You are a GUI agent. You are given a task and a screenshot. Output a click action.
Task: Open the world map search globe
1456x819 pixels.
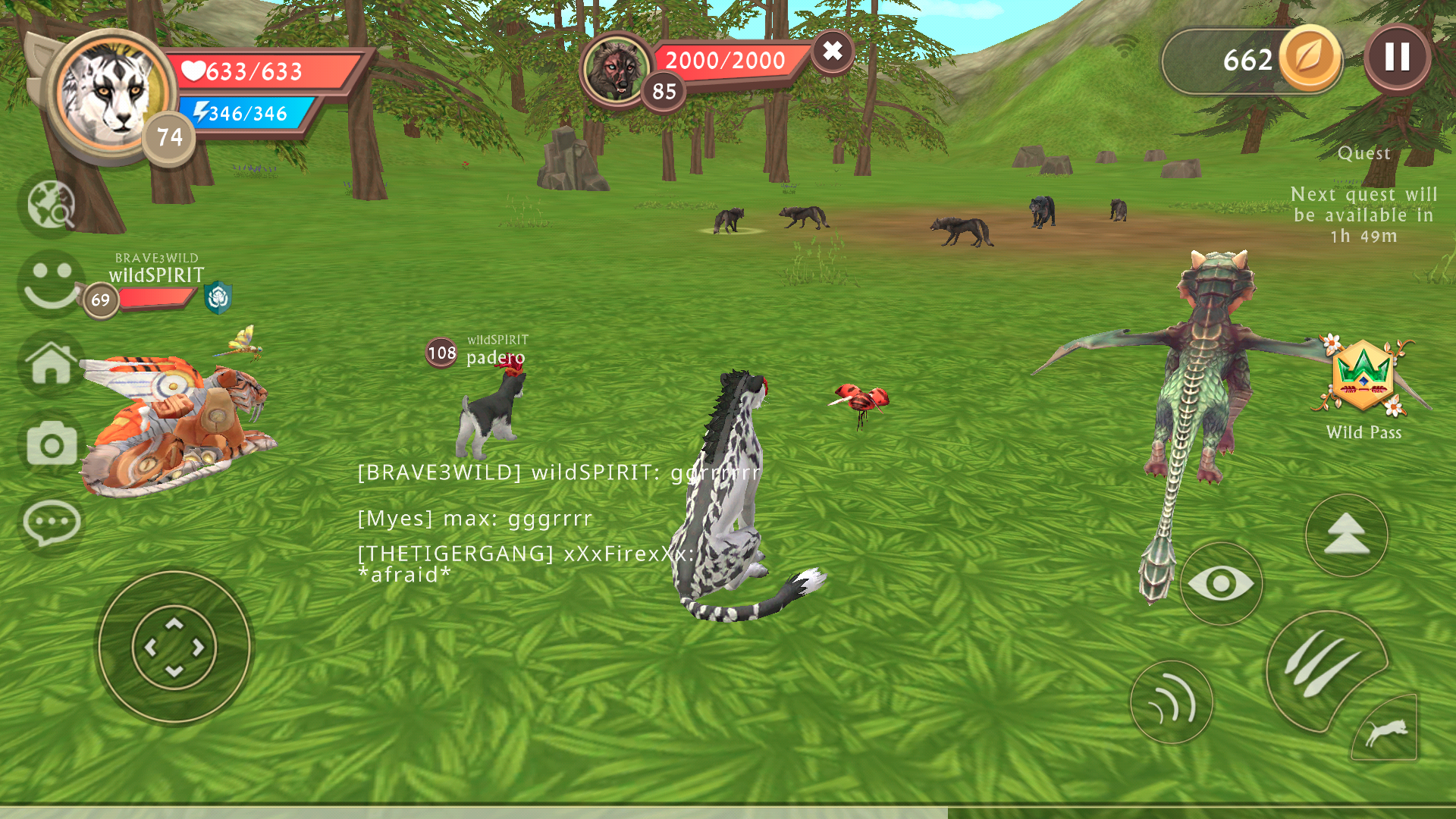click(x=51, y=205)
